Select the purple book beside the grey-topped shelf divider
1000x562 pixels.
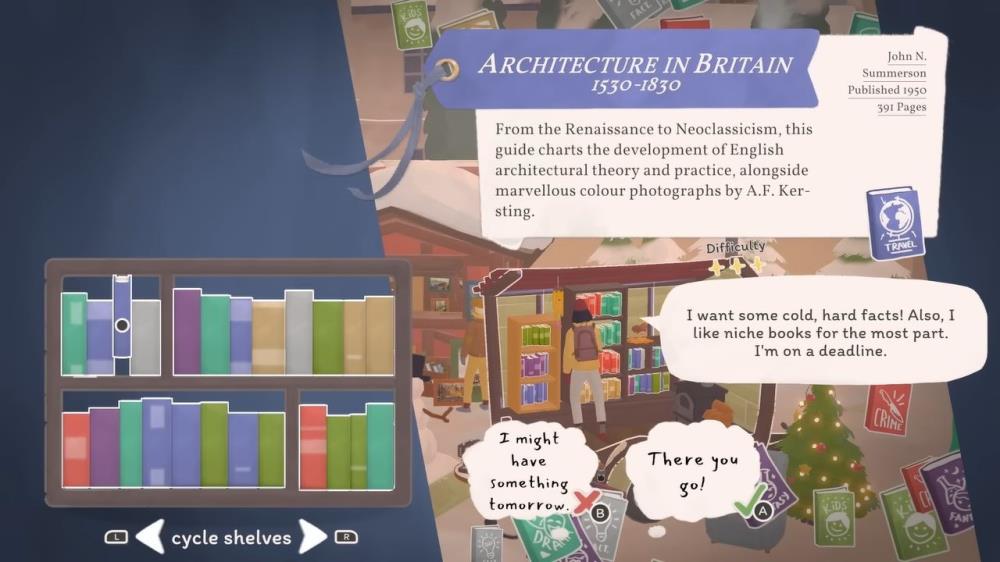187,331
